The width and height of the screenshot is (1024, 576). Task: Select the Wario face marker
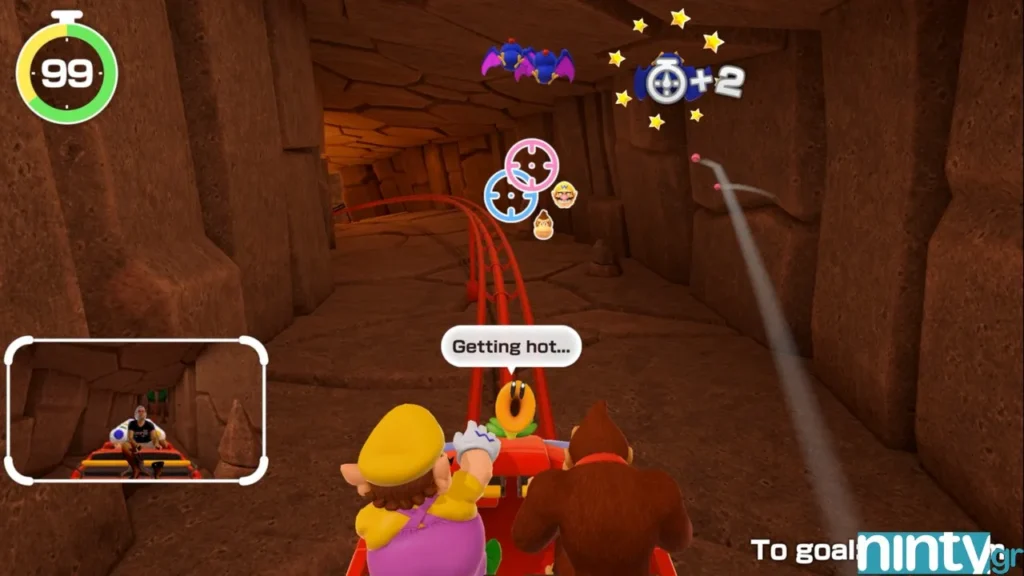[564, 194]
